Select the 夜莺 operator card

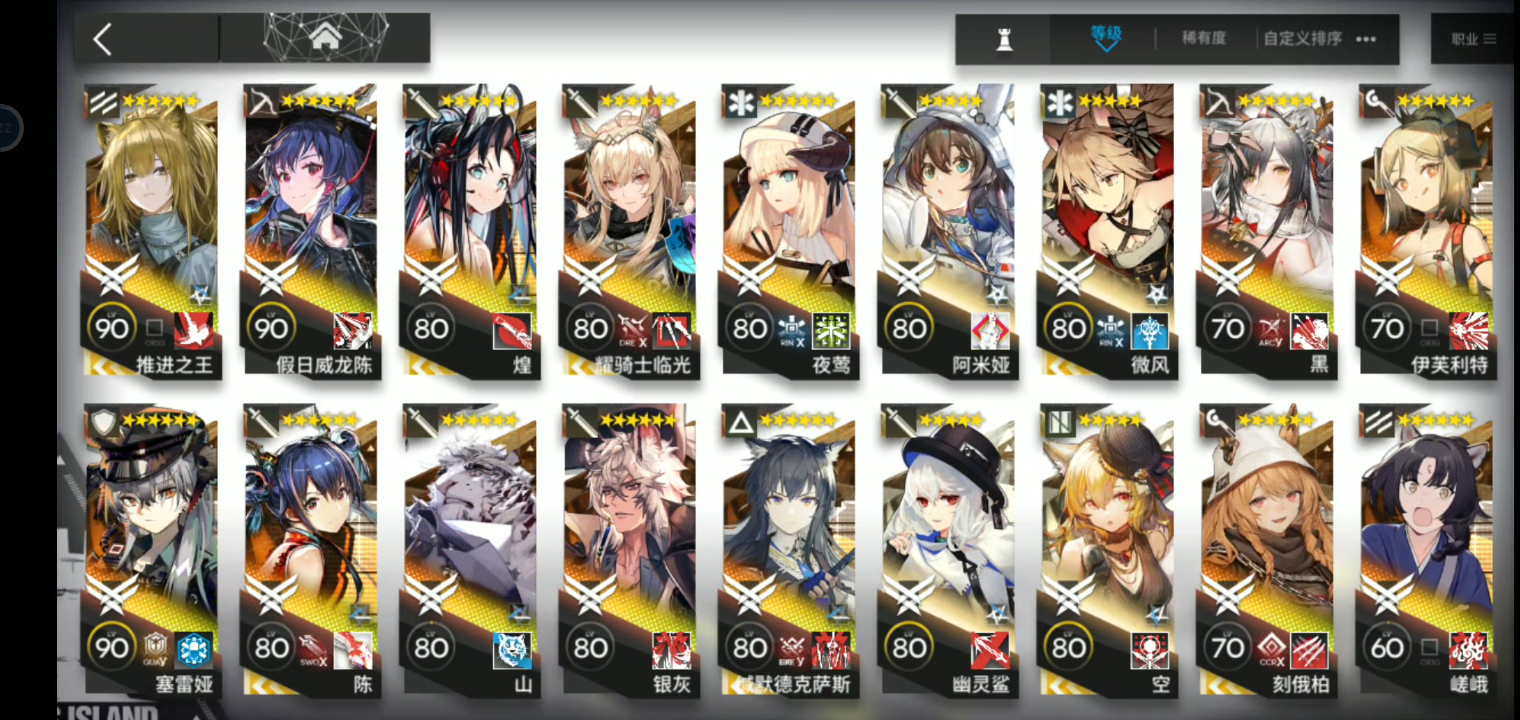point(789,230)
